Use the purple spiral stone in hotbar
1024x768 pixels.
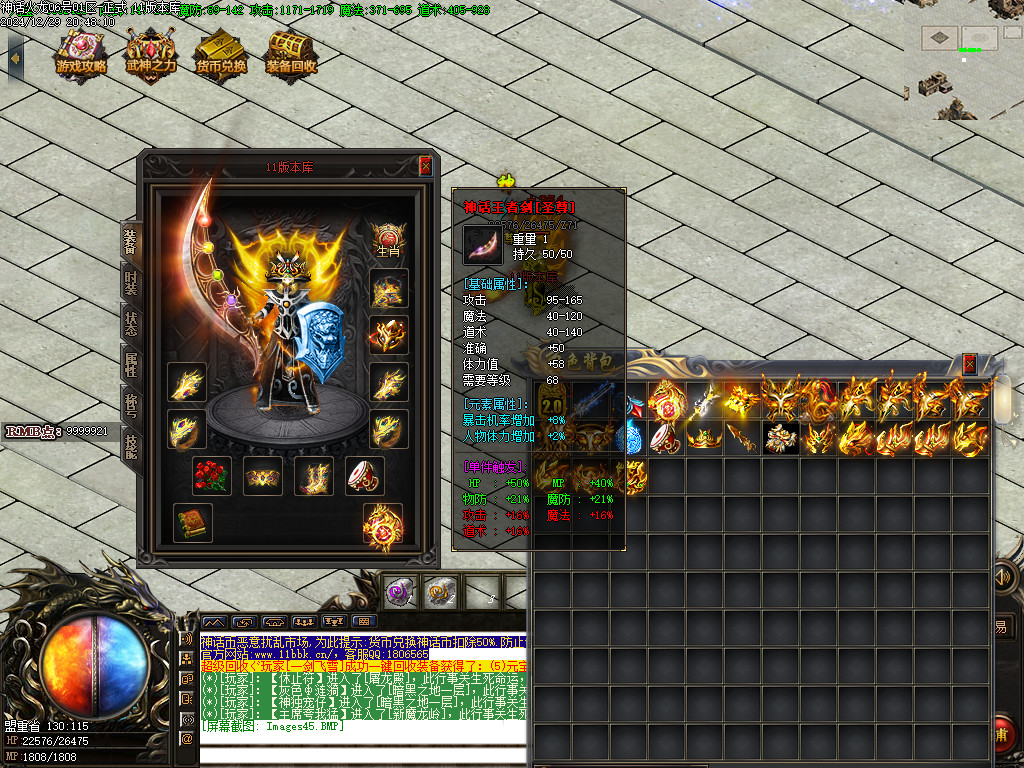coord(402,592)
